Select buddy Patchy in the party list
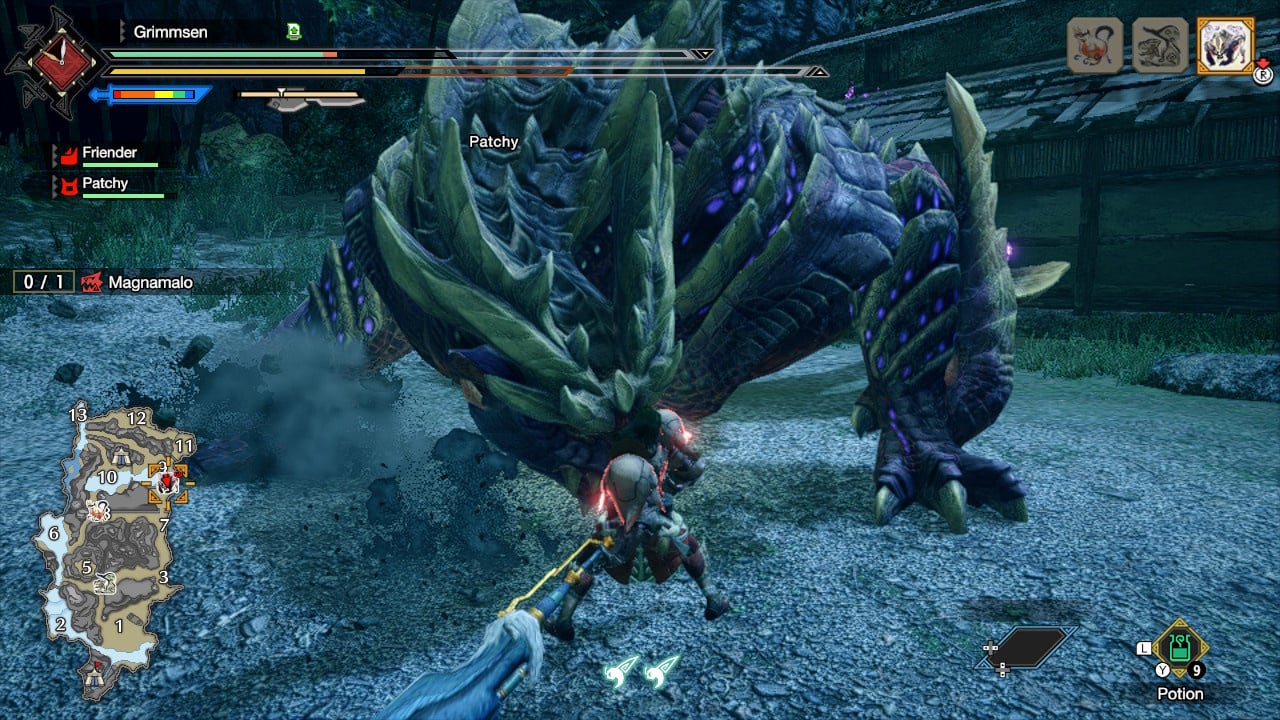 click(105, 183)
